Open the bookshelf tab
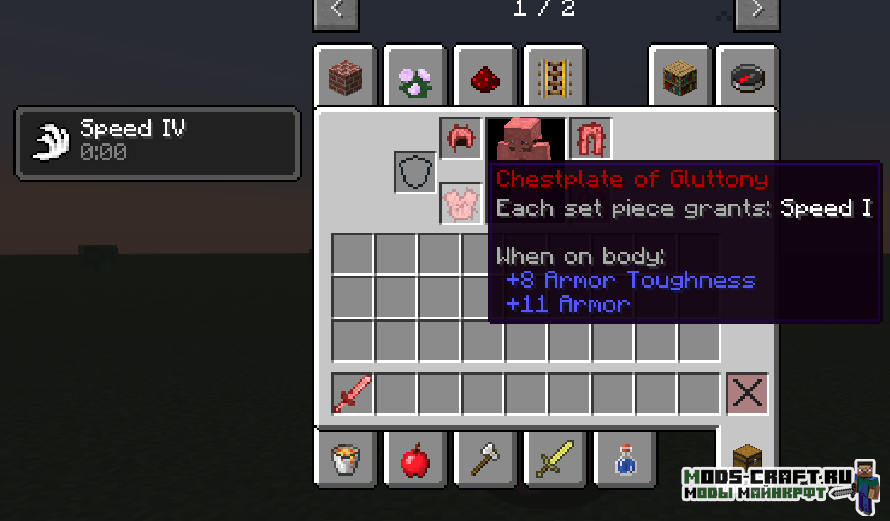The height and width of the screenshot is (521, 890). (x=679, y=77)
